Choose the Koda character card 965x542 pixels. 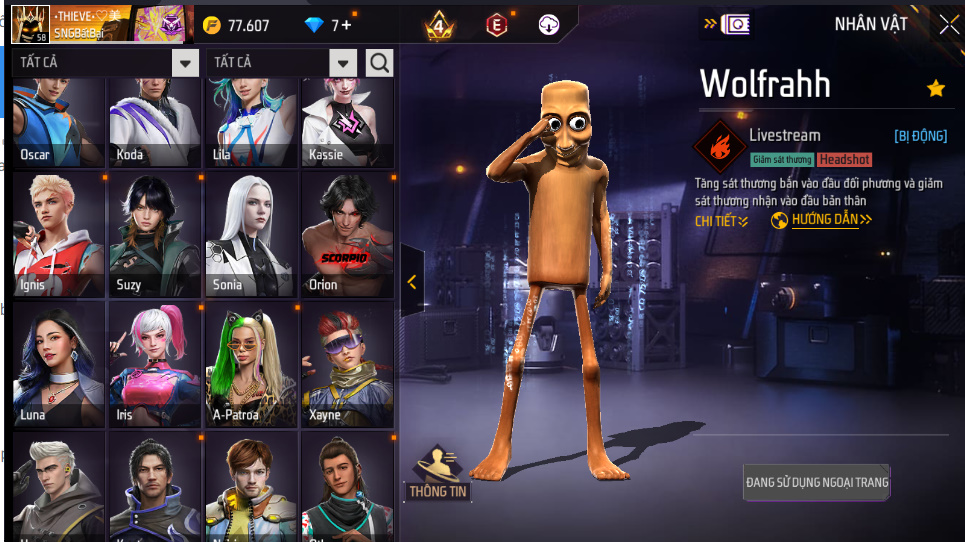(x=154, y=125)
